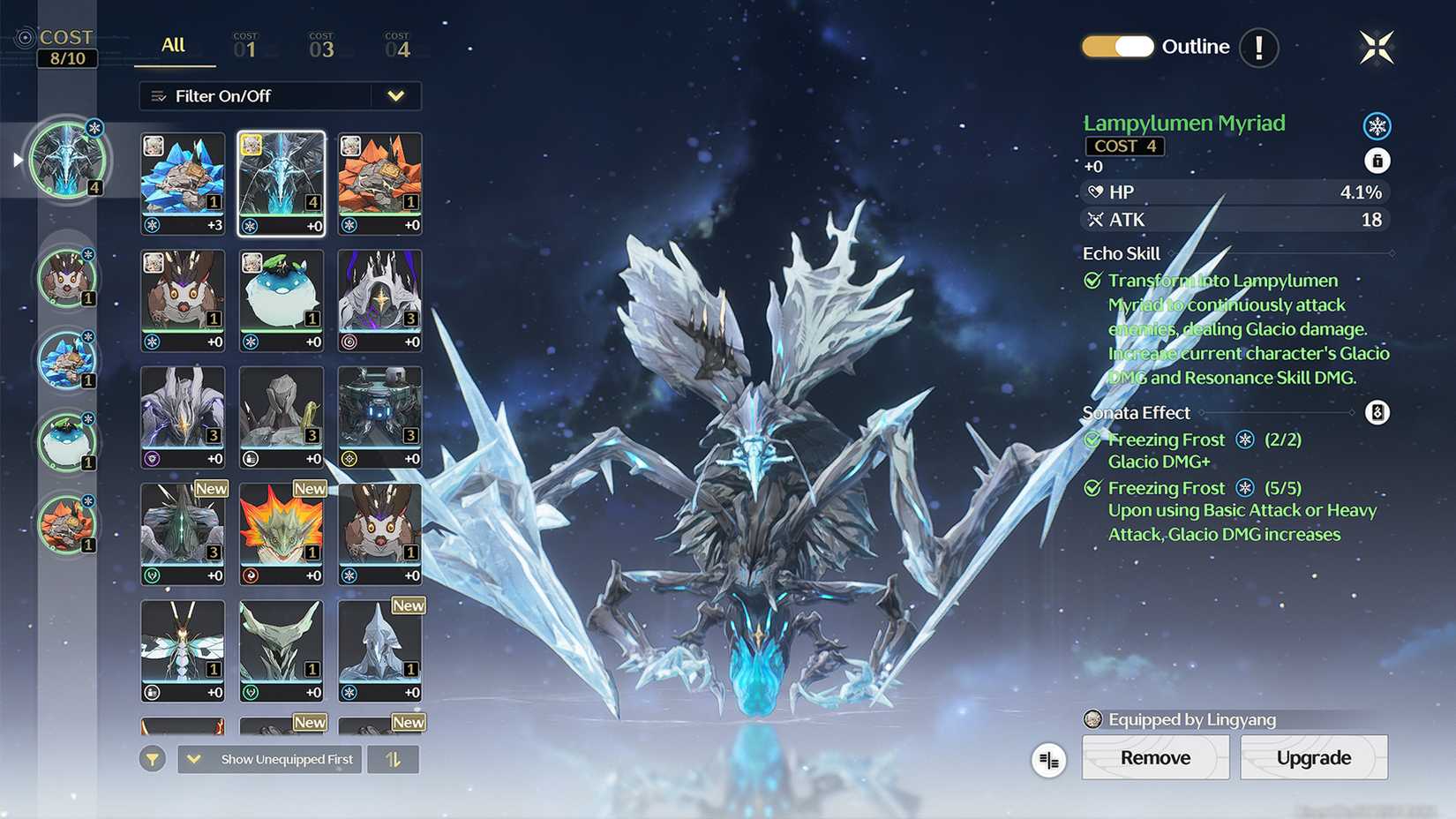The image size is (1456, 819).
Task: Expand the Filter On/Off dropdown
Action: tap(395, 96)
